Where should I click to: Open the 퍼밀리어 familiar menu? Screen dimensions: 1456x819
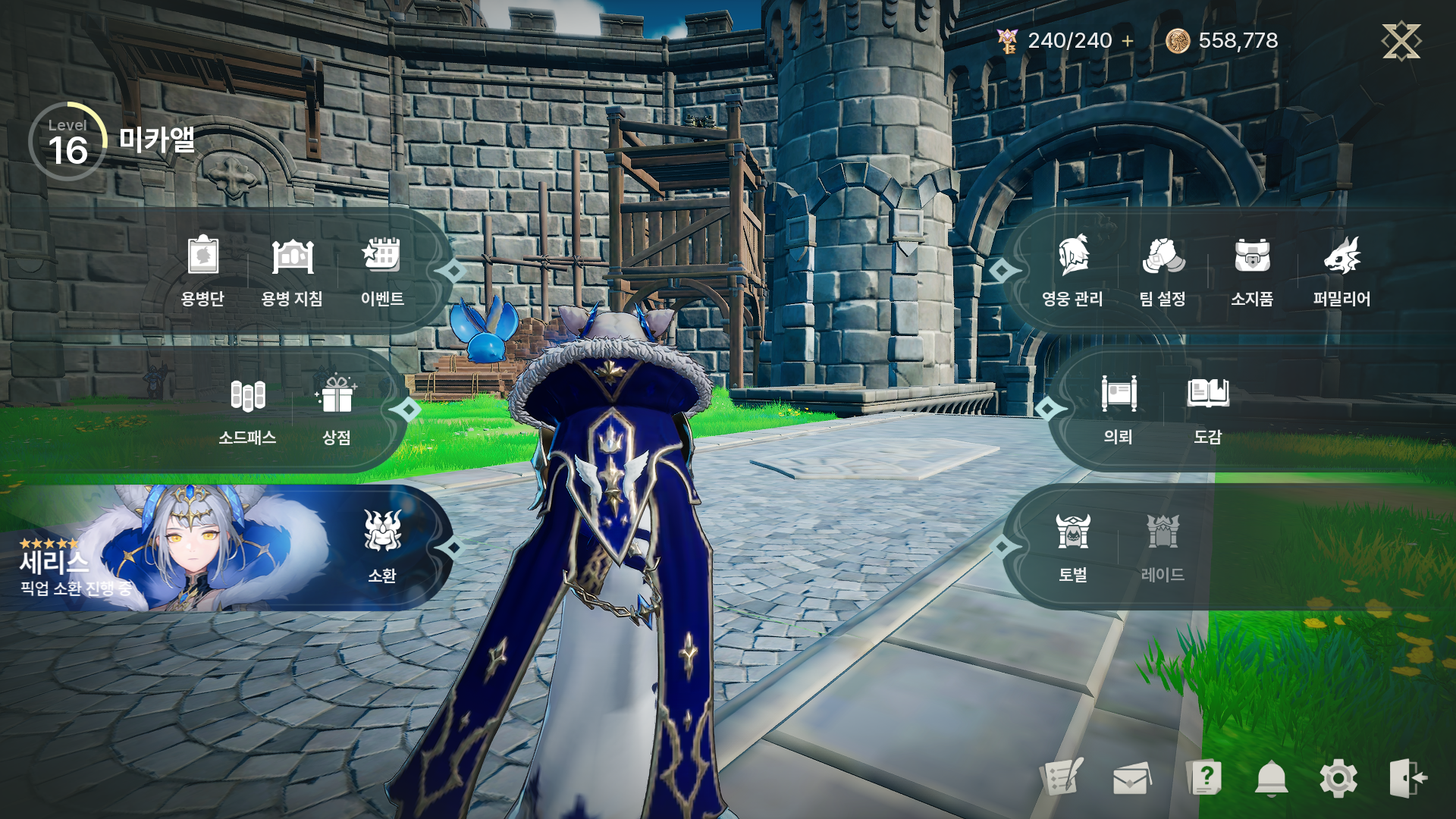(x=1341, y=269)
